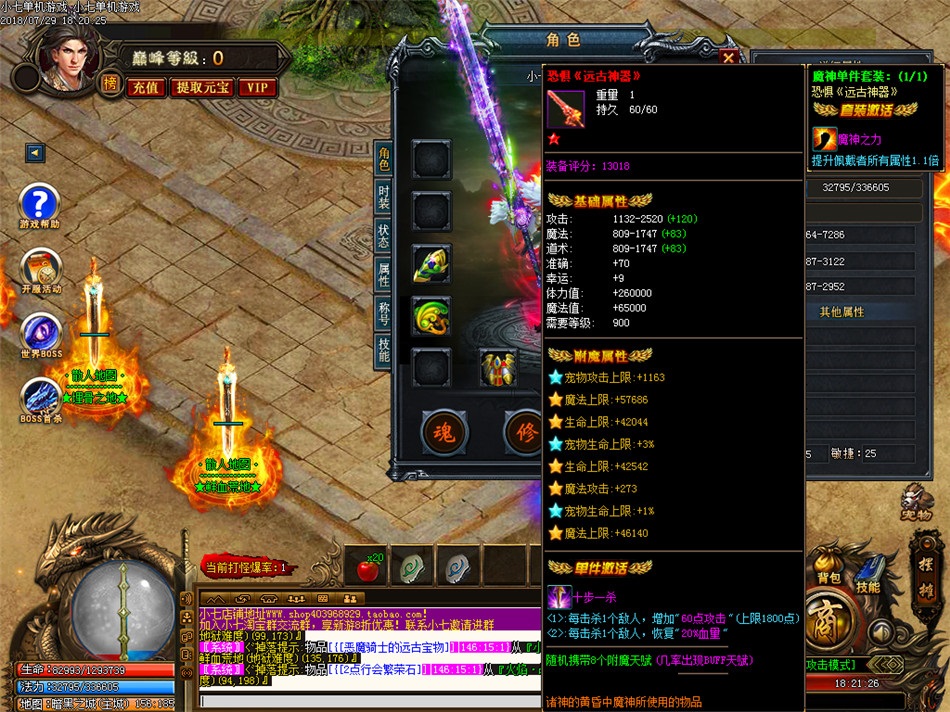Open the 世界BOSS icon
950x712 pixels.
[41, 333]
